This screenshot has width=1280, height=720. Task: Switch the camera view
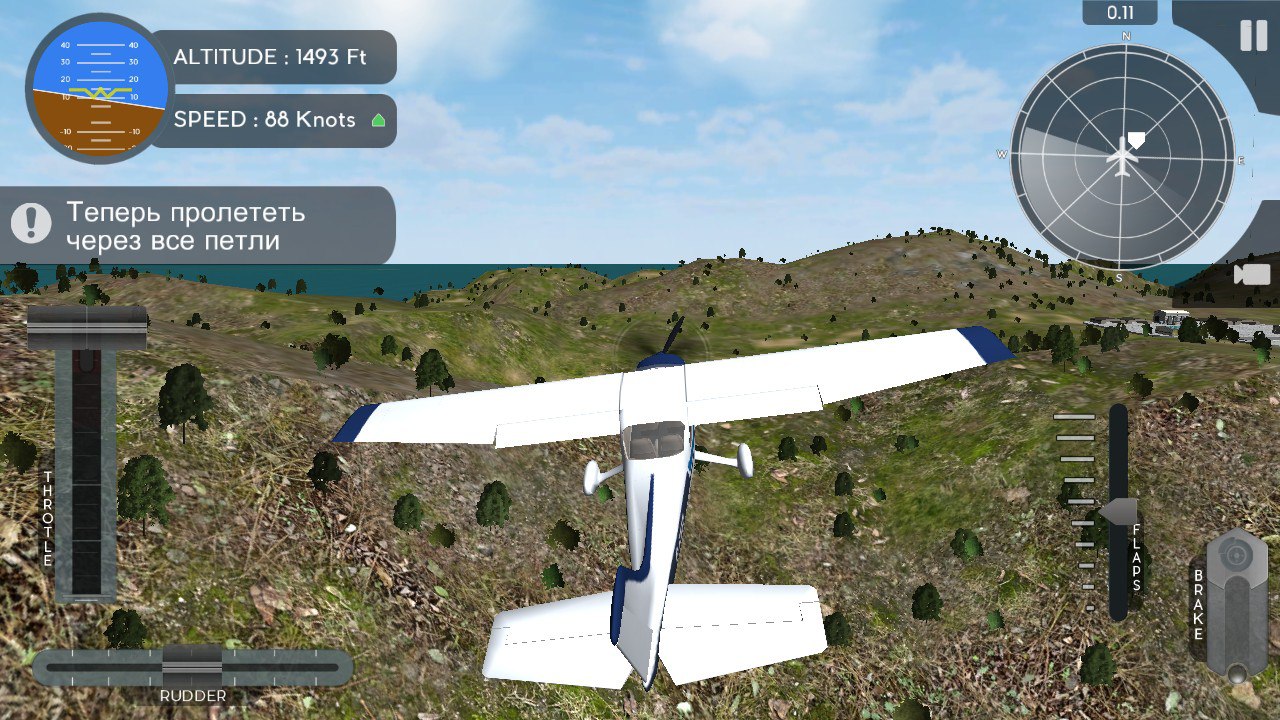point(1251,274)
